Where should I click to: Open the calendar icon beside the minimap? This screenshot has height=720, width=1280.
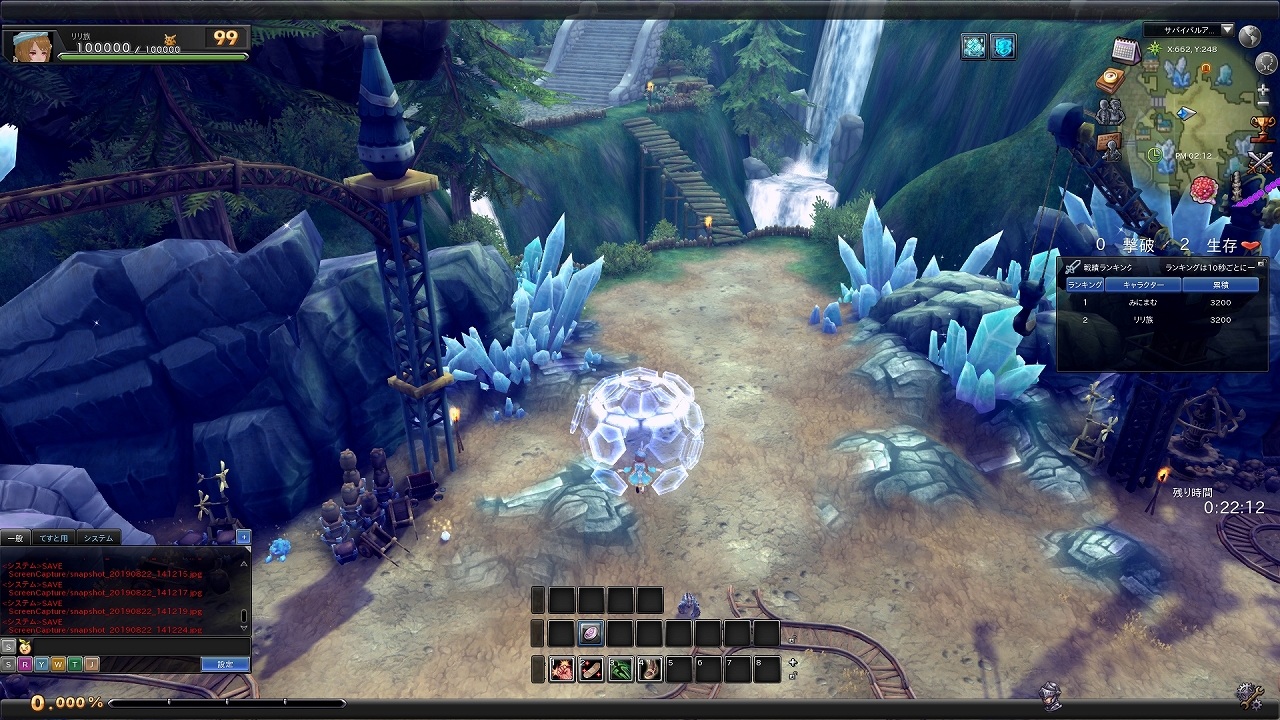tap(1126, 50)
